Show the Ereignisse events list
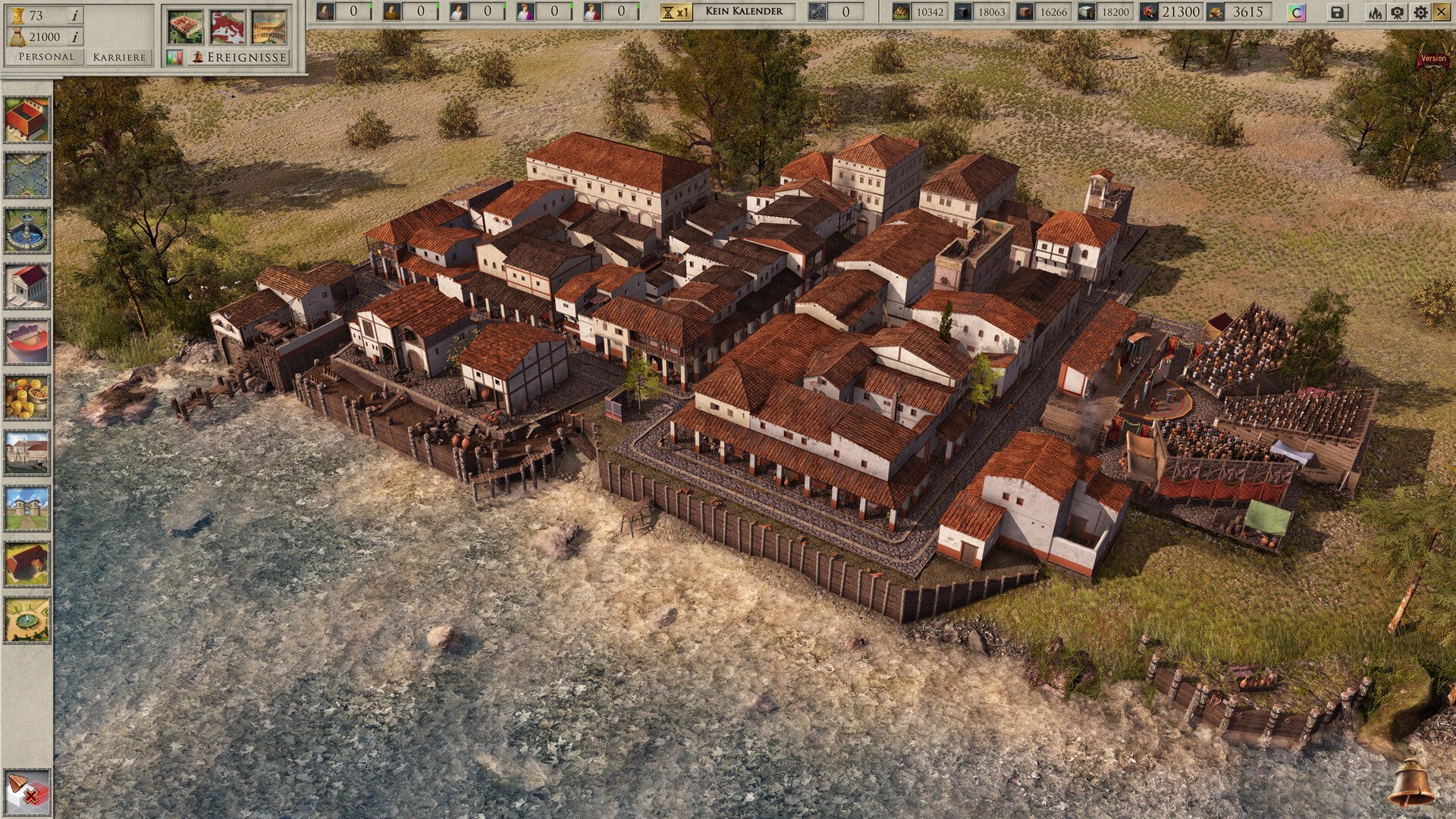This screenshot has height=819, width=1456. click(238, 57)
